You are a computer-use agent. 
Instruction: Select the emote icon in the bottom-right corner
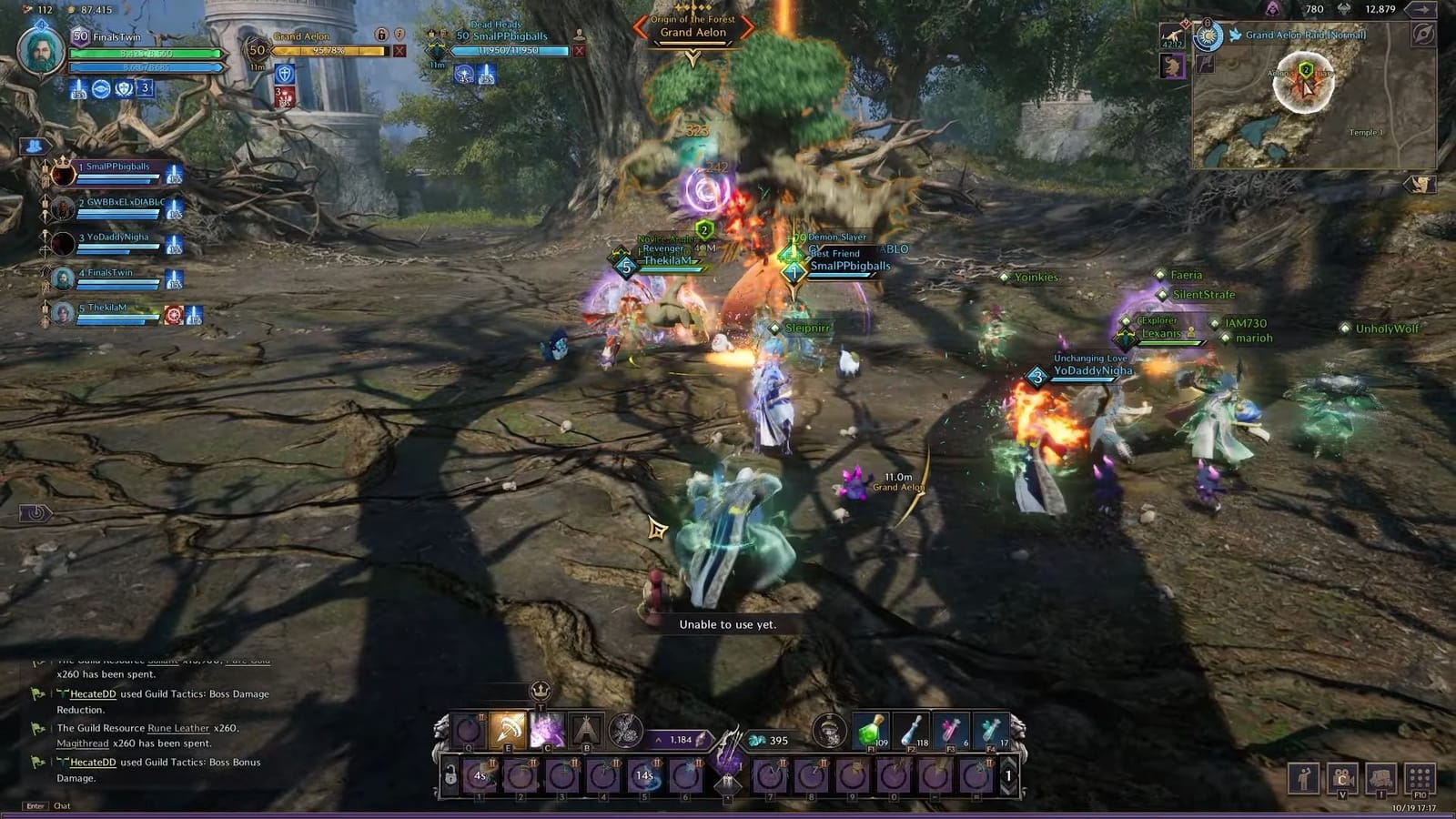(1303, 778)
